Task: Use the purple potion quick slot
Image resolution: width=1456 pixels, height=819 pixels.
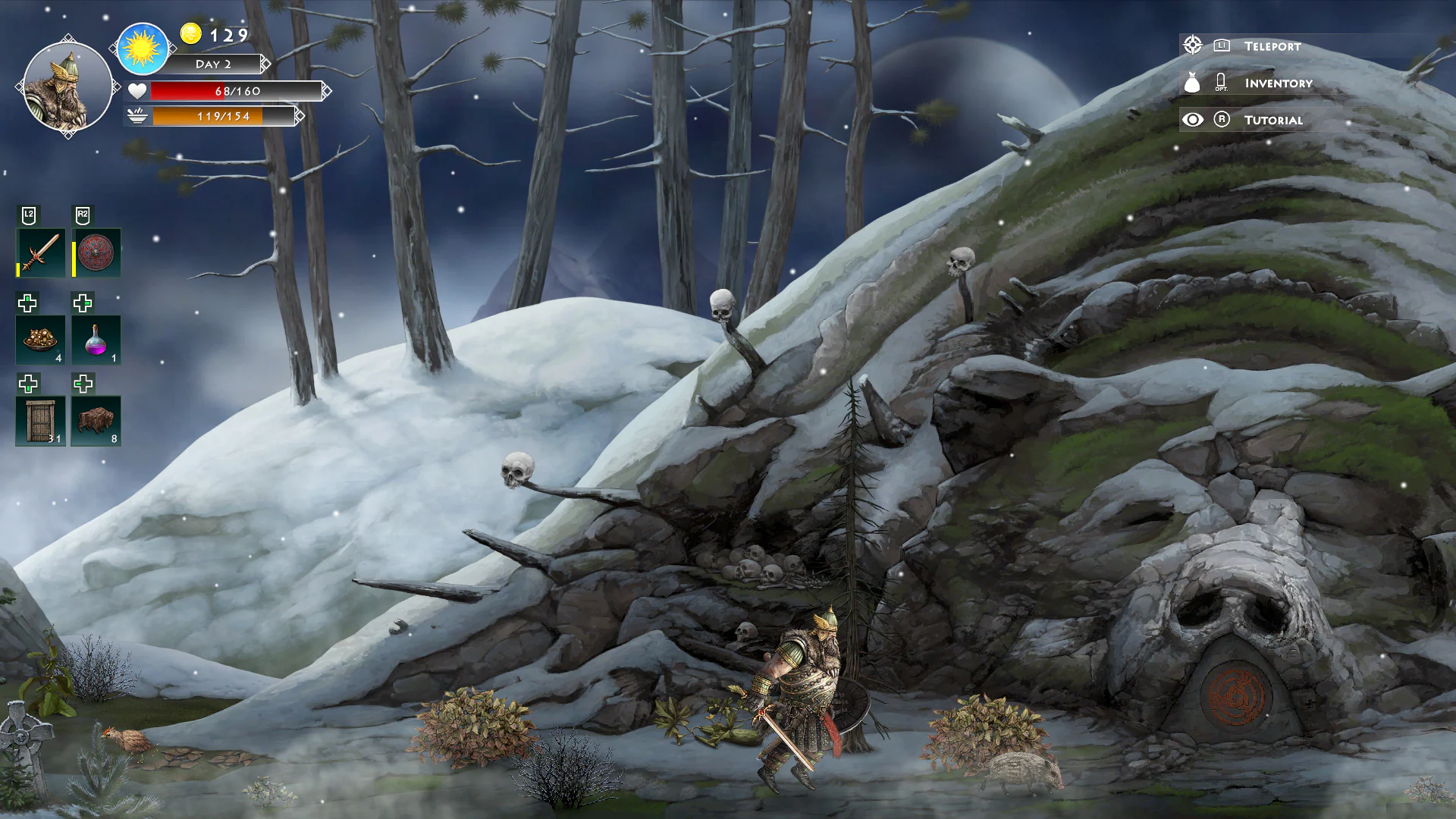Action: pos(96,337)
